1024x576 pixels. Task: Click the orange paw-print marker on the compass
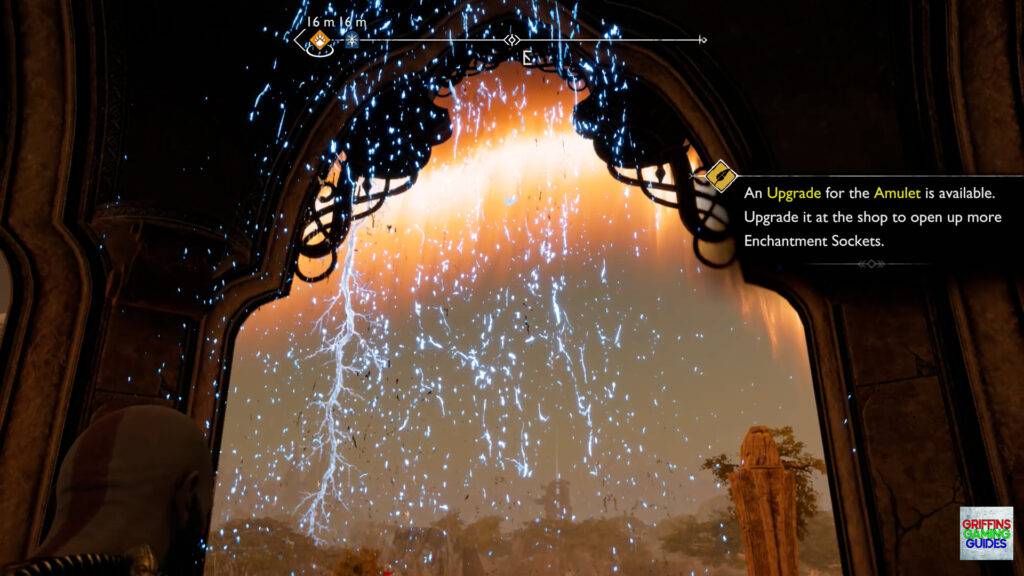(319, 40)
